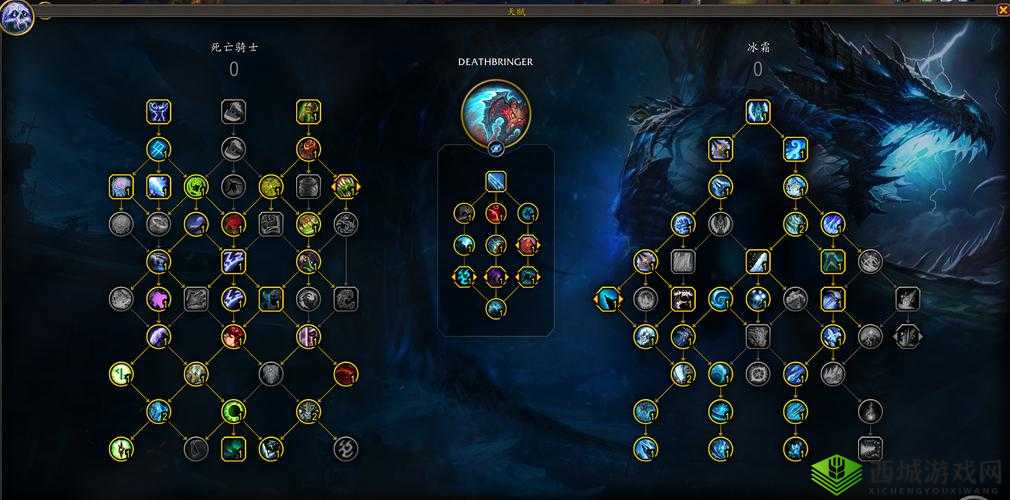The image size is (1010, 500).
Task: Pick the gray swirl talent ending the class tree
Action: (346, 447)
